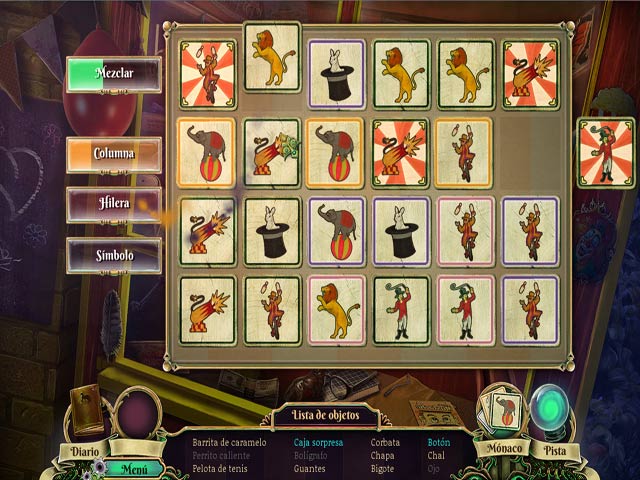
Task: Open the Menú button
Action: pos(135,468)
